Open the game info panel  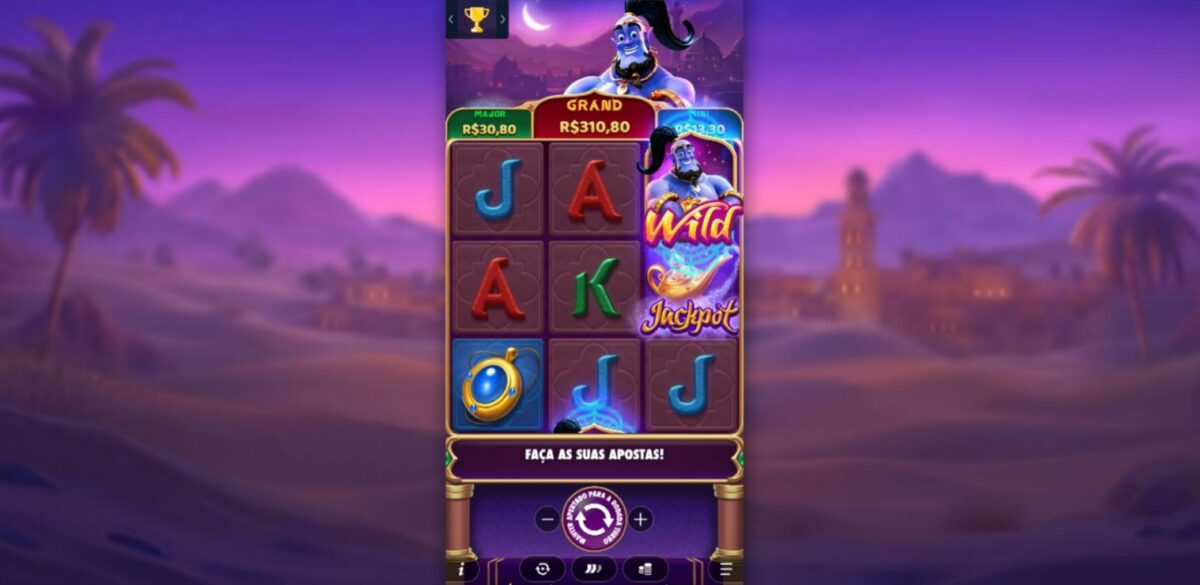[x=461, y=570]
